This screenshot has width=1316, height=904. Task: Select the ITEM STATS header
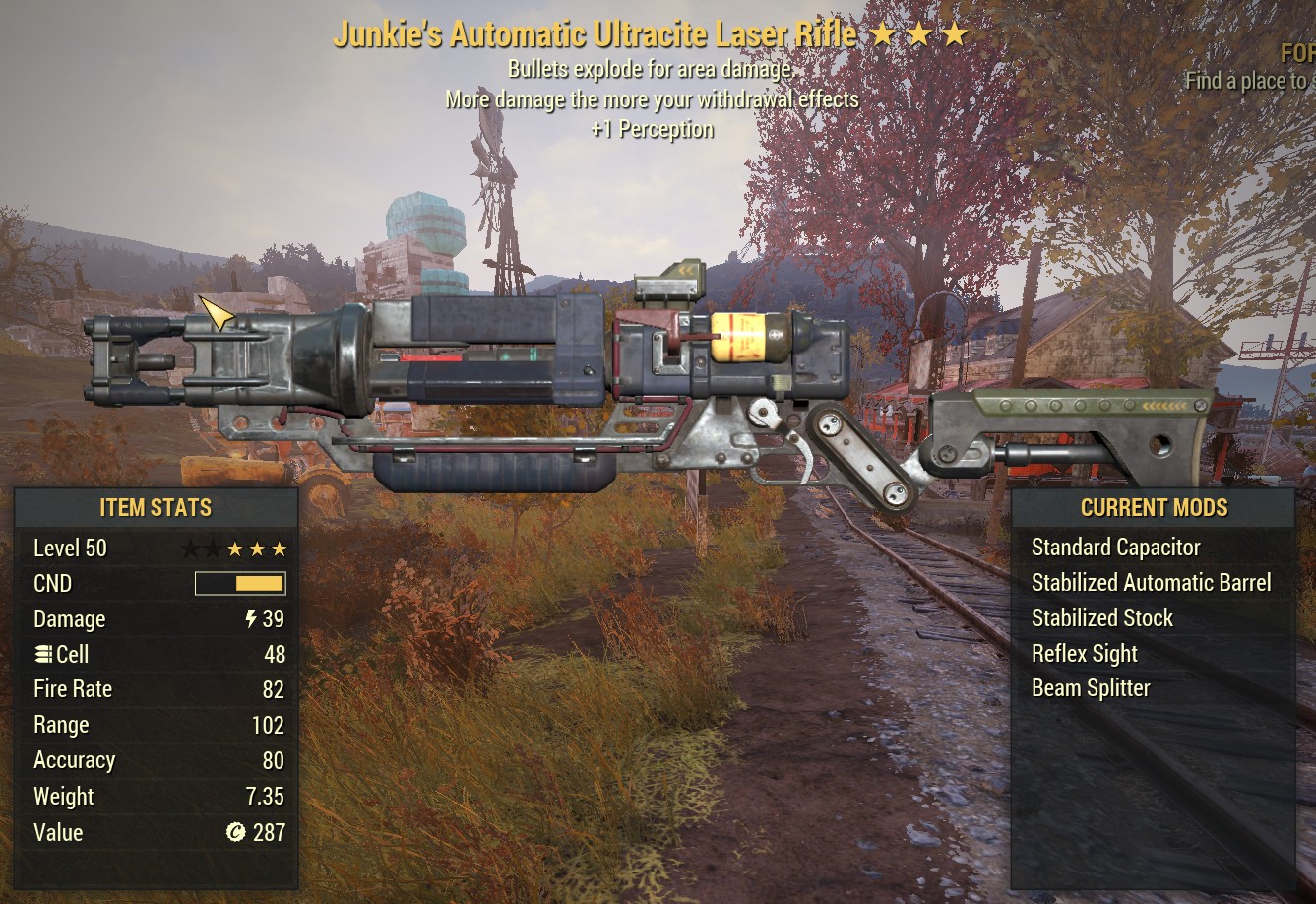pos(155,508)
